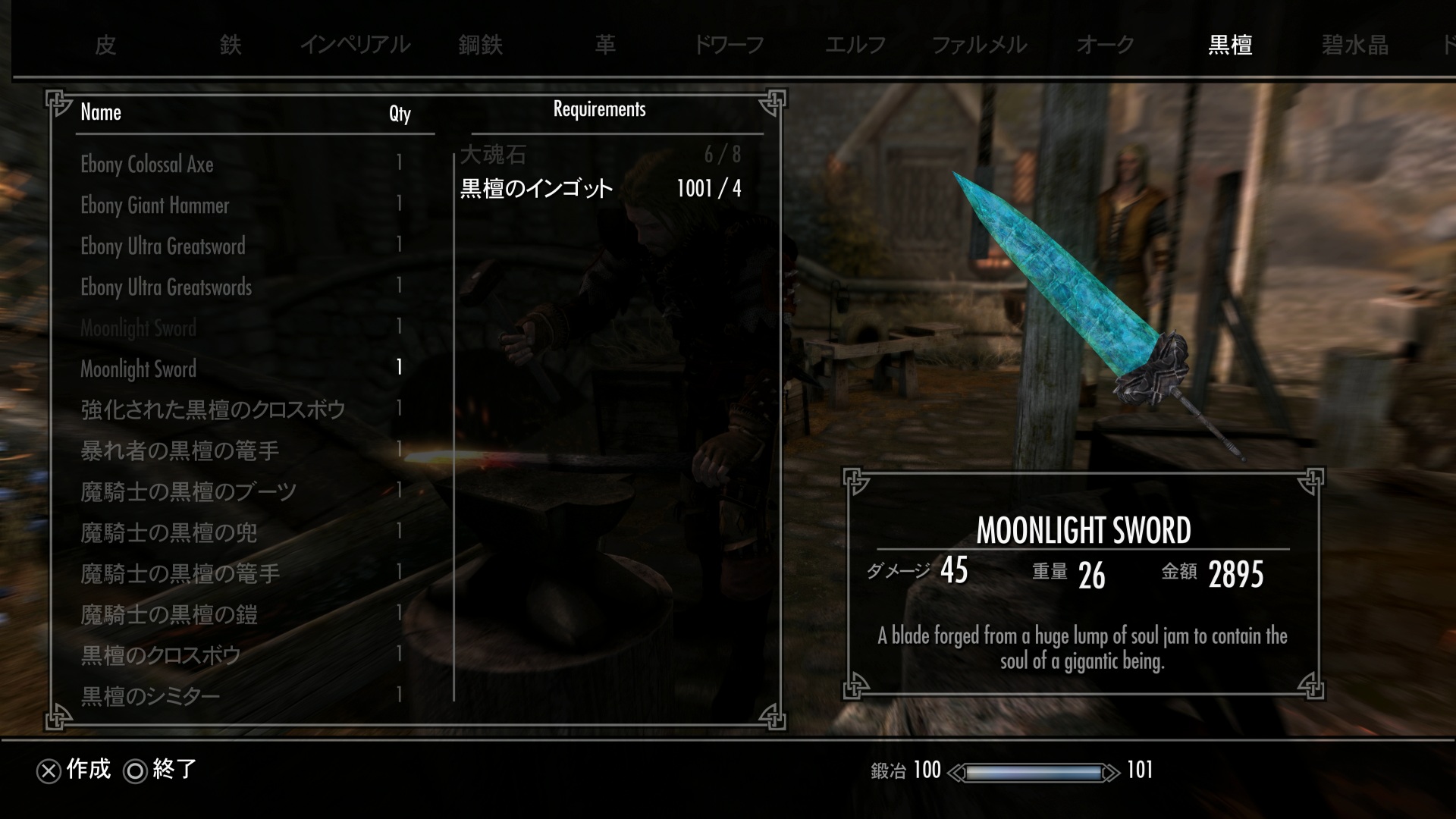This screenshot has width=1456, height=819.
Task: Open the オーク crafting tab
Action: coord(1105,45)
